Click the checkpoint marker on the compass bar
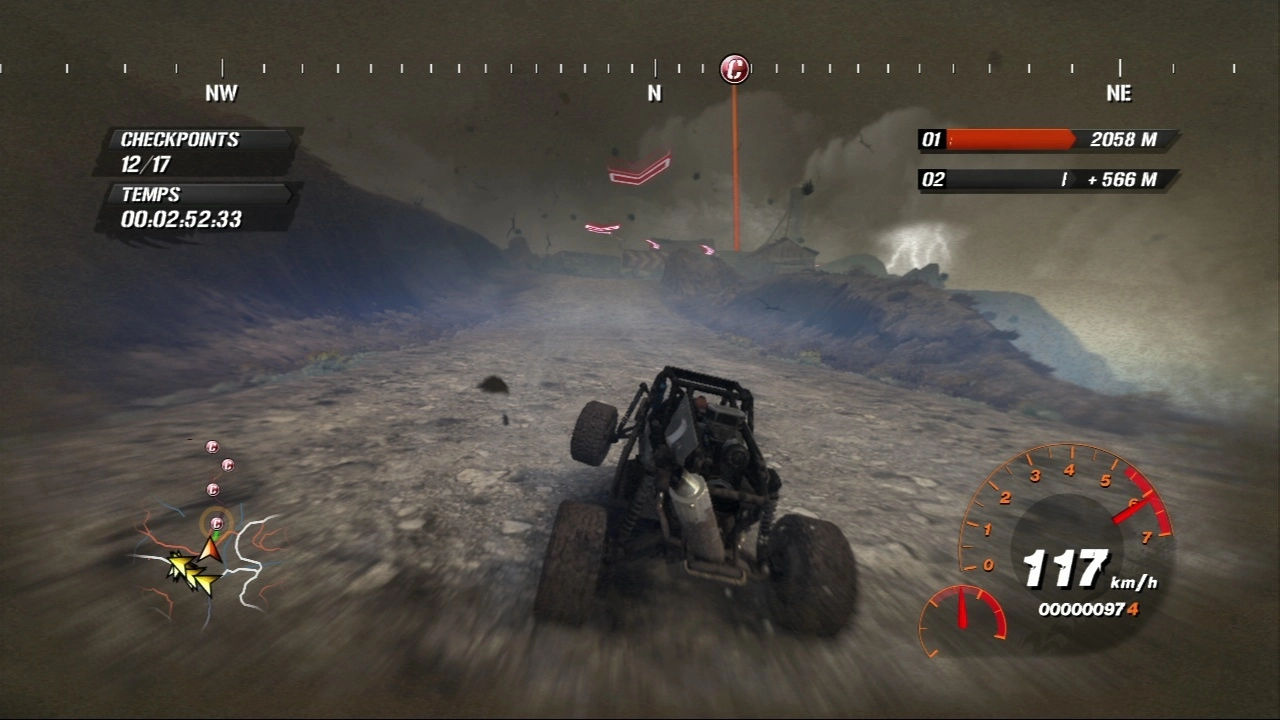The image size is (1280, 720). coord(735,69)
